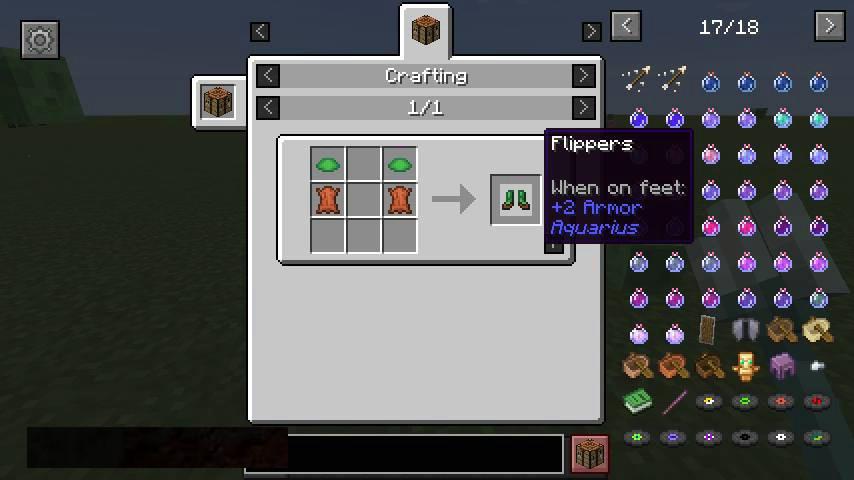
Task: Select the right leather ingredient slot
Action: (400, 199)
